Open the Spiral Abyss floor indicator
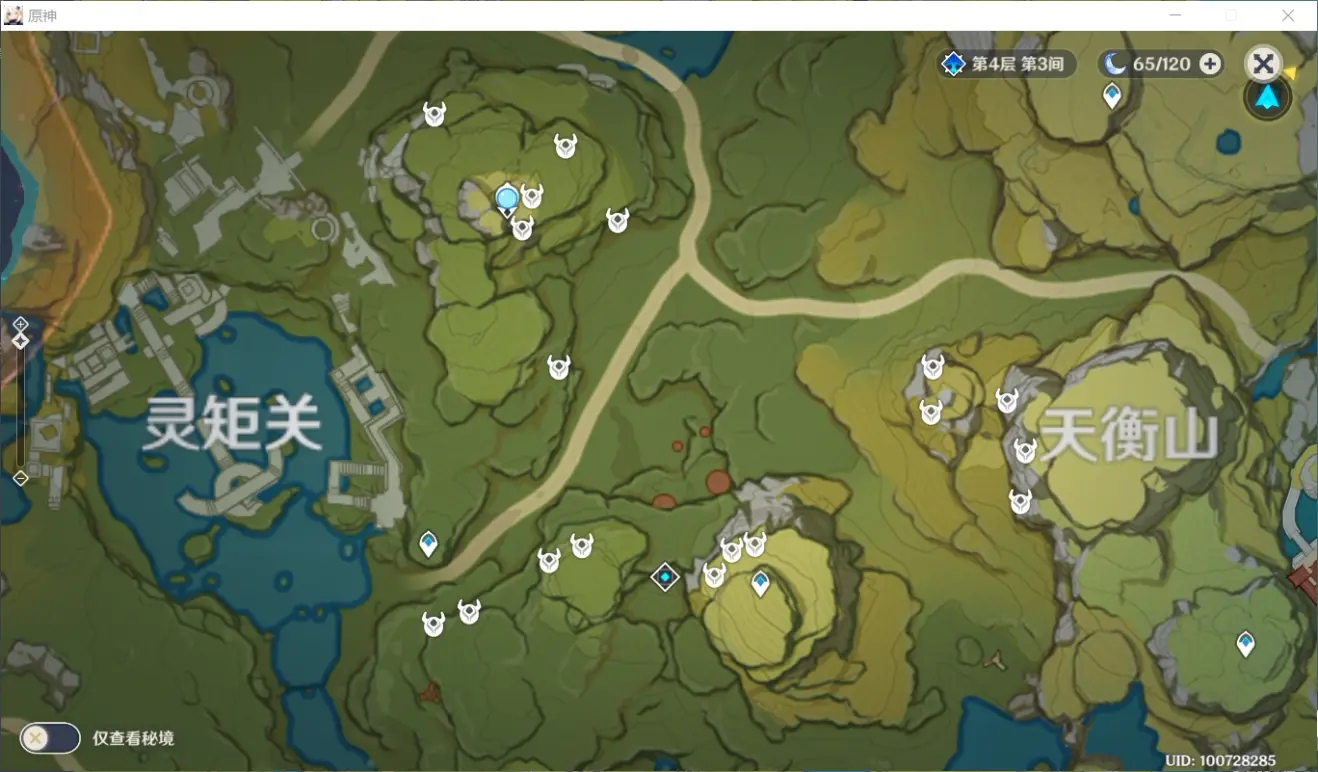Viewport: 1318px width, 772px height. [x=1007, y=64]
